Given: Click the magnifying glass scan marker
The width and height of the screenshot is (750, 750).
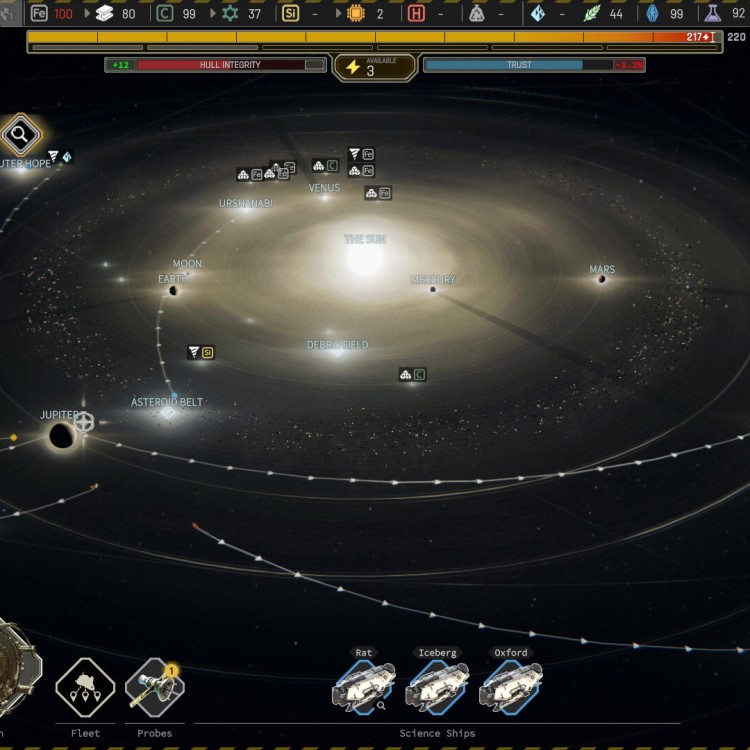Looking at the screenshot, I should [20, 135].
